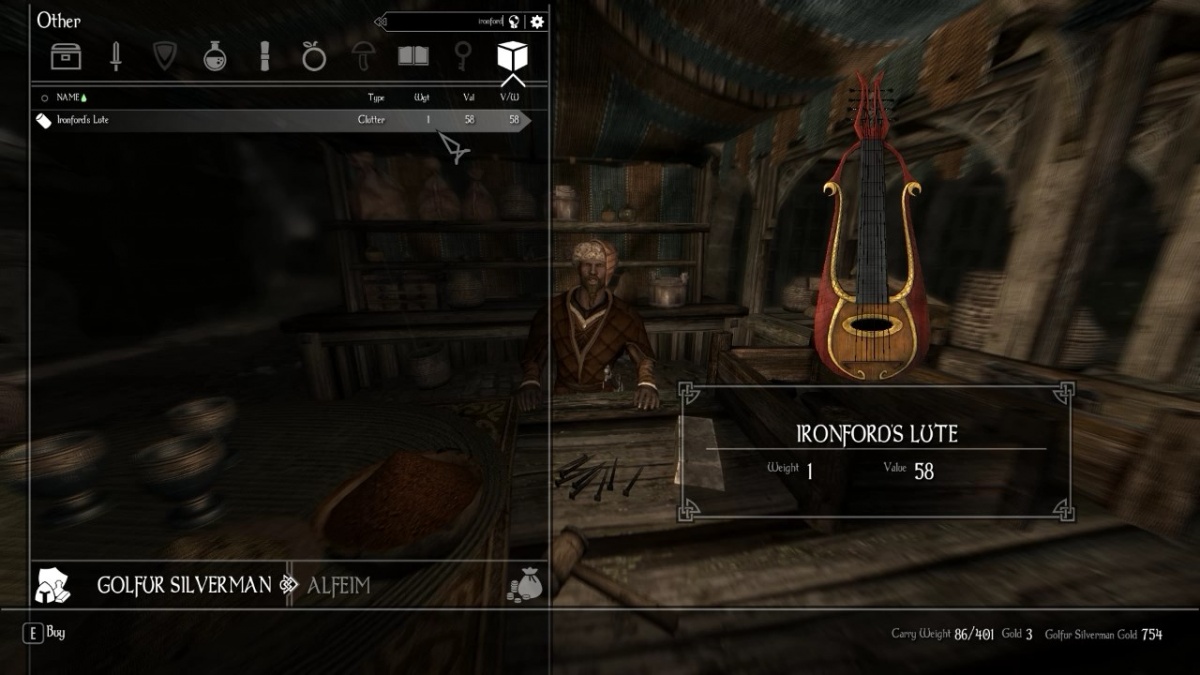Image resolution: width=1200 pixels, height=675 pixels.
Task: Switch to the ingredients mushroom category
Action: 363,56
